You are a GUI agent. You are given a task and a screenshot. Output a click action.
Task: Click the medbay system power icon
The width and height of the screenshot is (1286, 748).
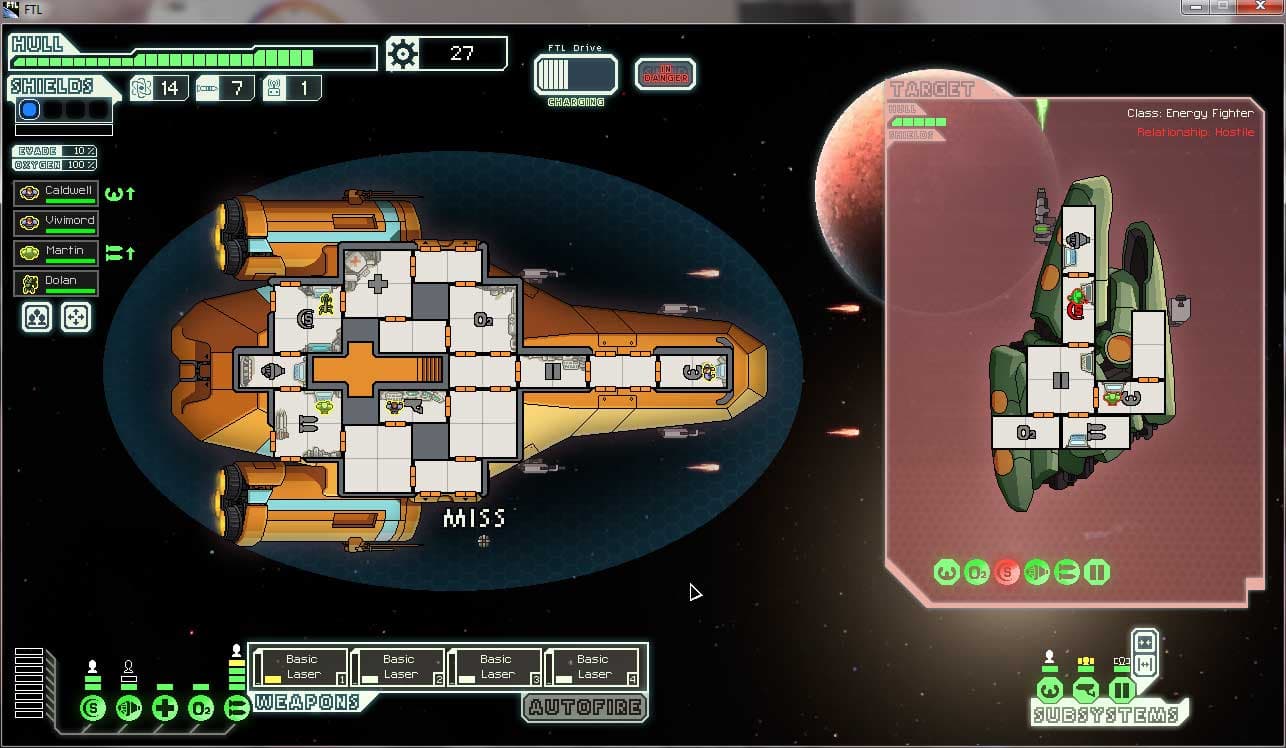(165, 709)
